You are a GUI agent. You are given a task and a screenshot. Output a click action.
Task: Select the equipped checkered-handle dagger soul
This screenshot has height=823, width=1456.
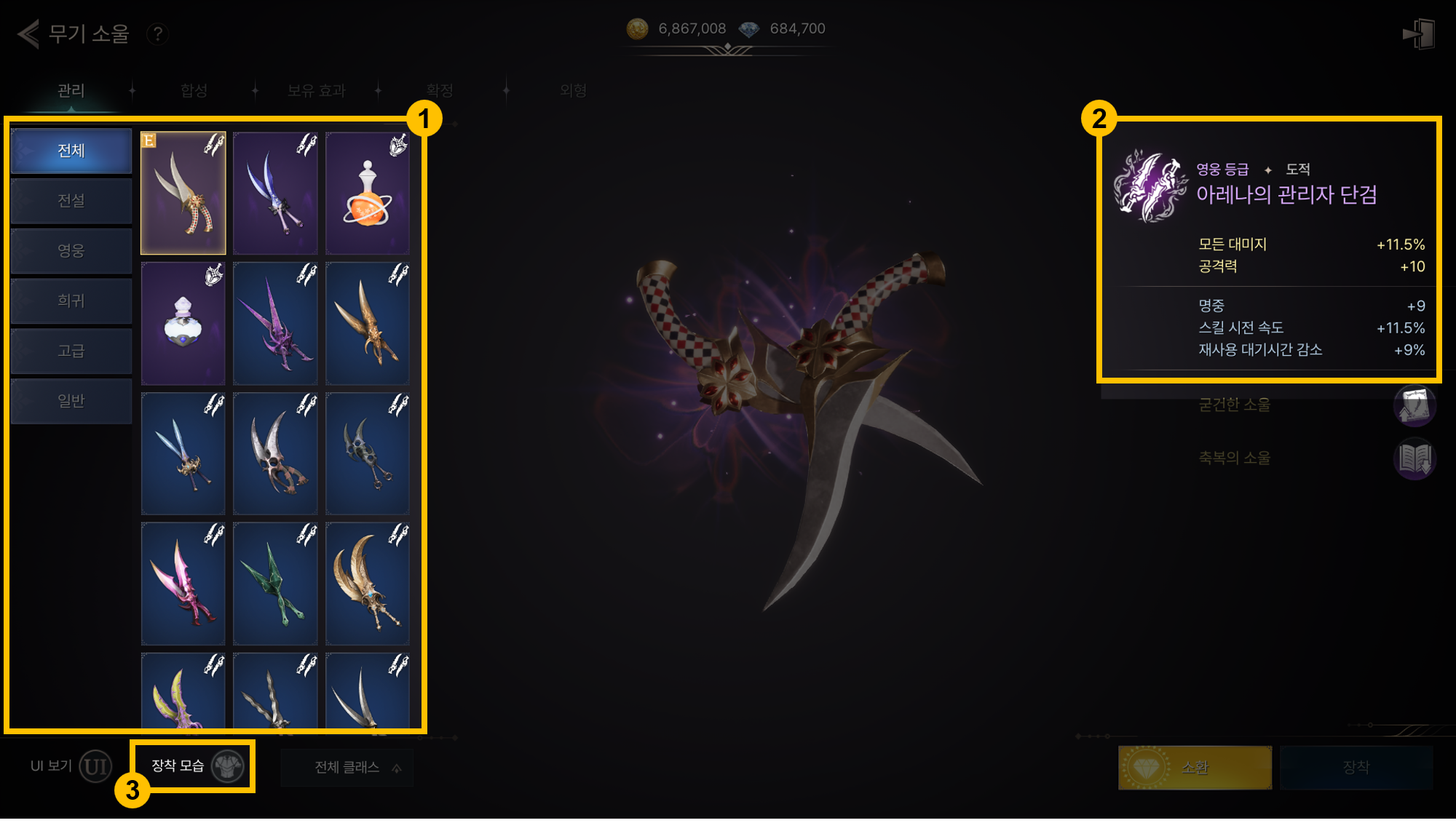point(183,194)
